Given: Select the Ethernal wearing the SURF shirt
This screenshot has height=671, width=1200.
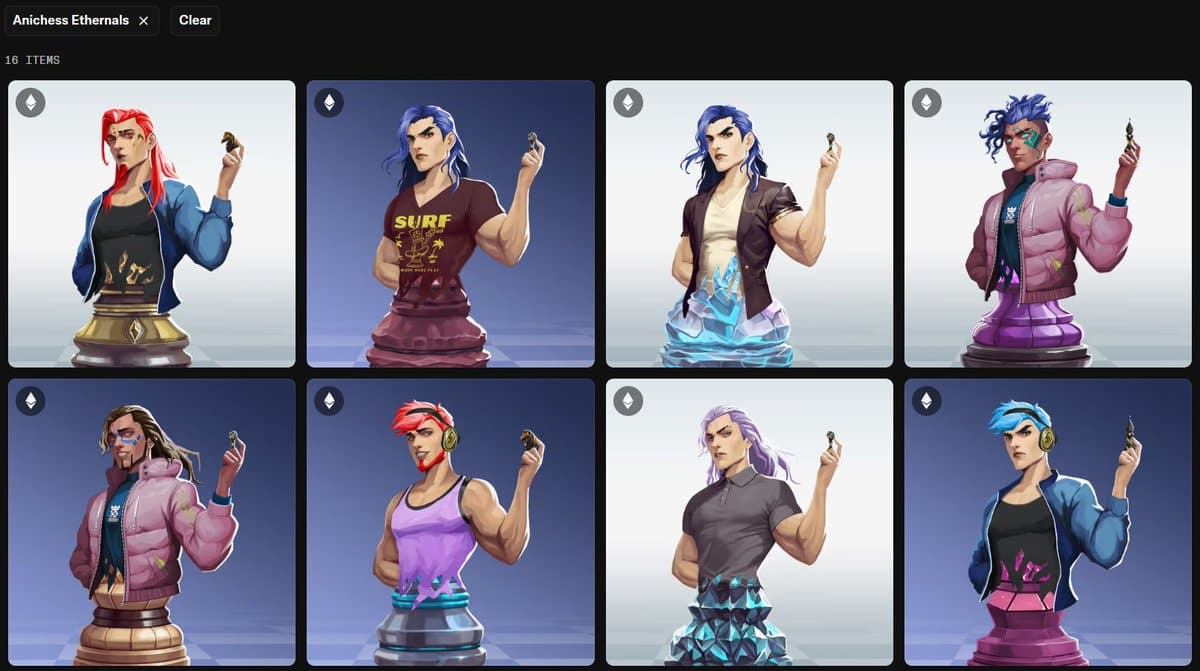Looking at the screenshot, I should (x=450, y=224).
